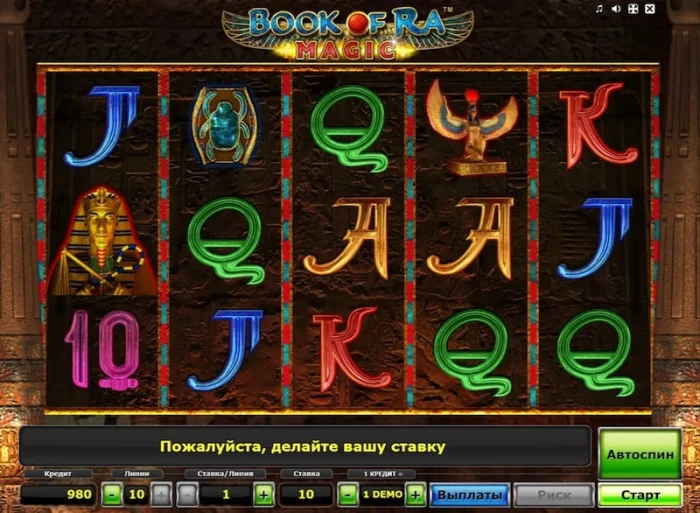Increase the credit value with plus

pos(415,494)
